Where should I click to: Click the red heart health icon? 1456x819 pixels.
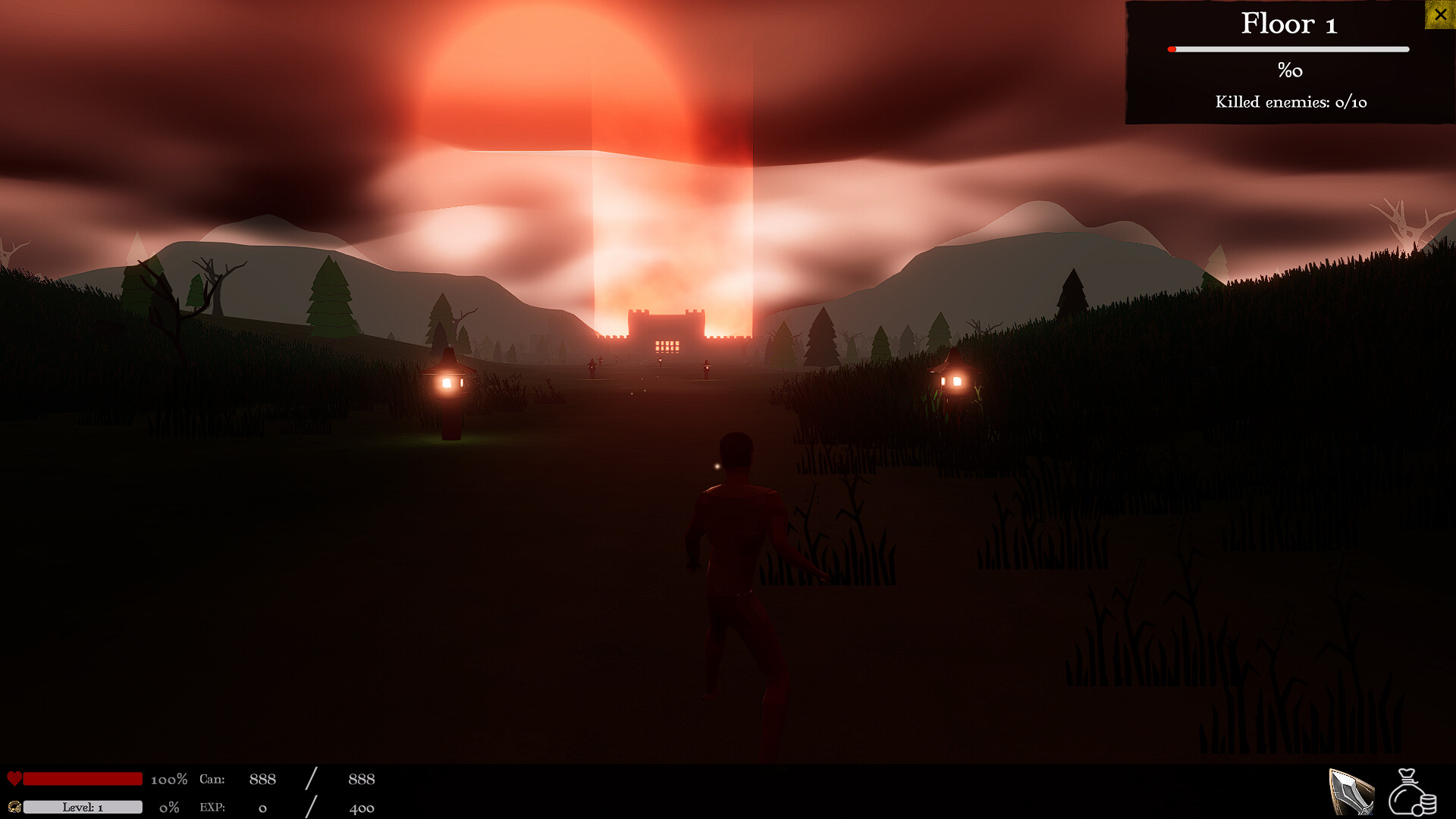click(14, 777)
